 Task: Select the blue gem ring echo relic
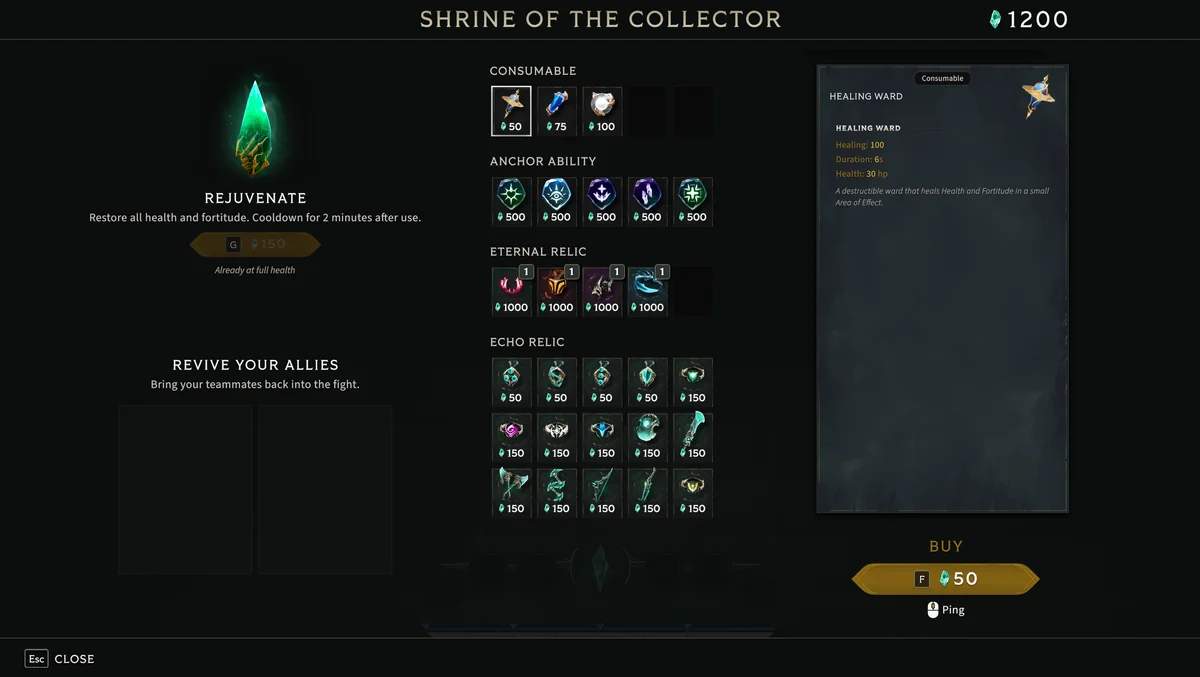[x=602, y=437]
